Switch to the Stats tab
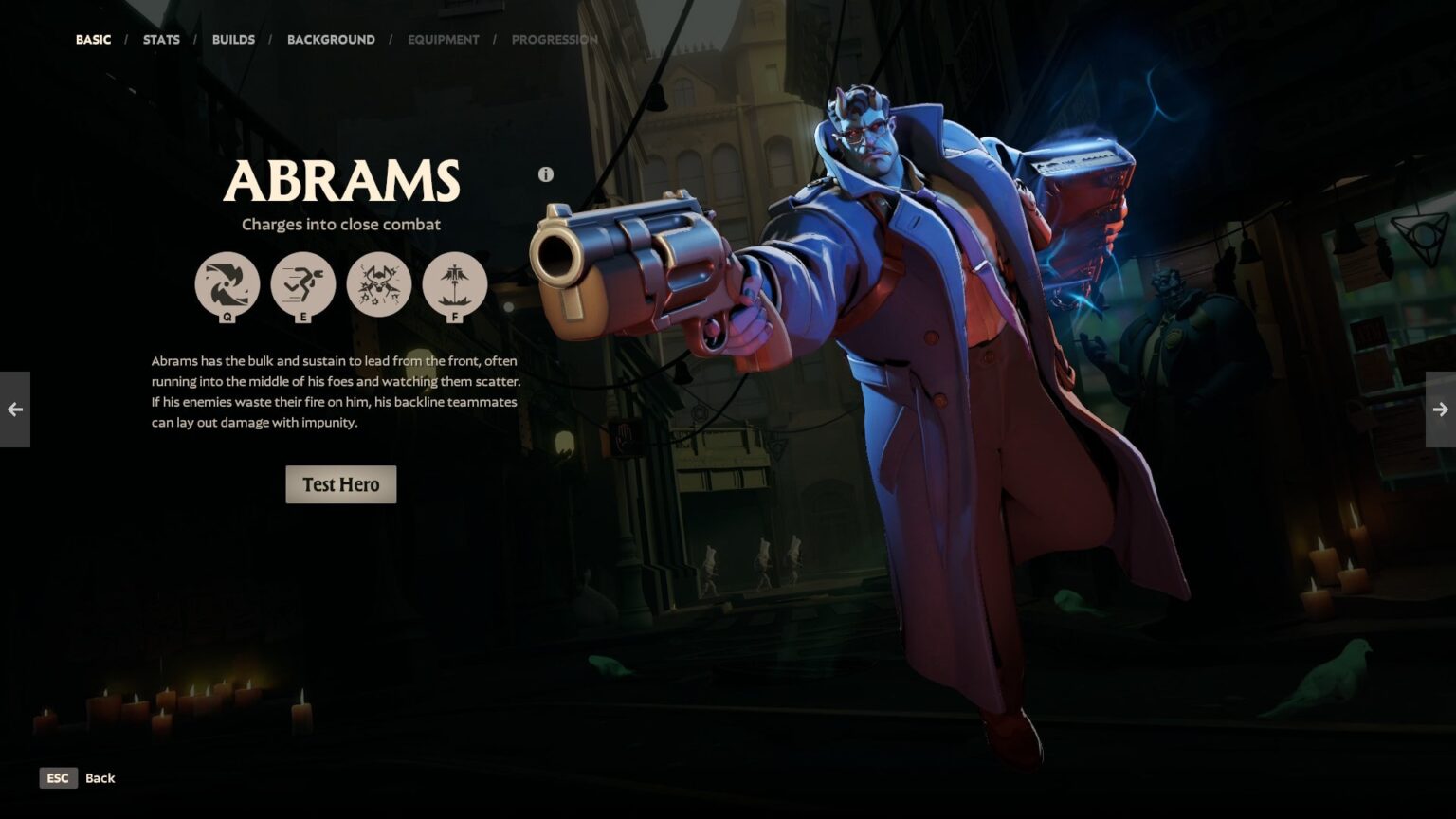Screen dimensions: 1456x819 click(x=161, y=40)
